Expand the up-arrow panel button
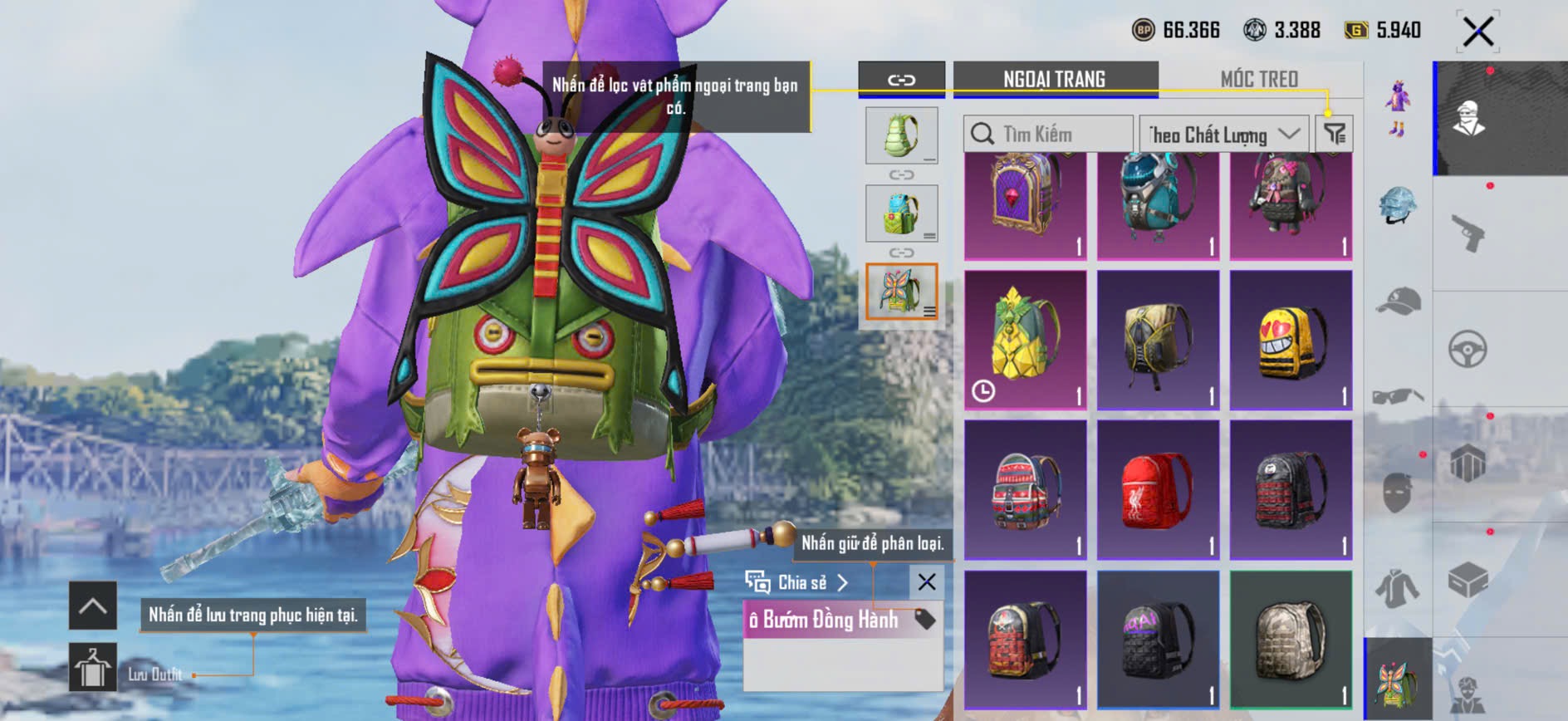The height and width of the screenshot is (721, 1568). click(x=92, y=606)
